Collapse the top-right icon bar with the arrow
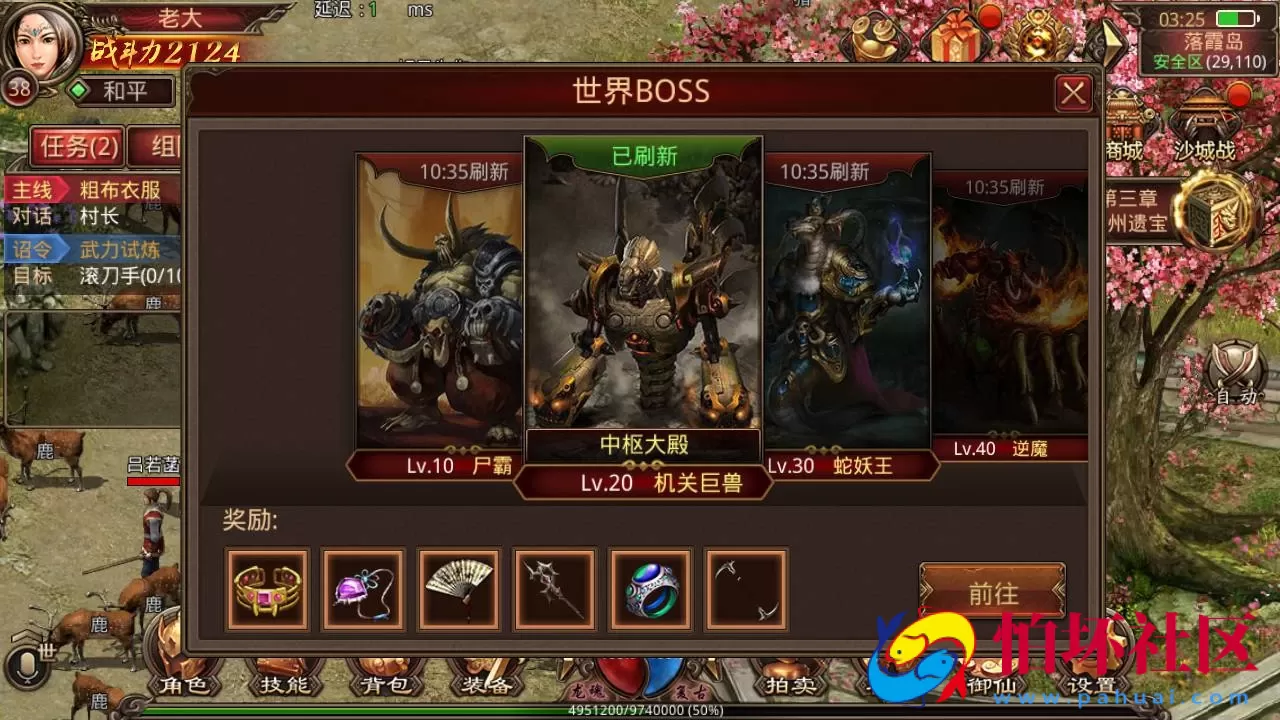1280x720 pixels. tap(1112, 40)
